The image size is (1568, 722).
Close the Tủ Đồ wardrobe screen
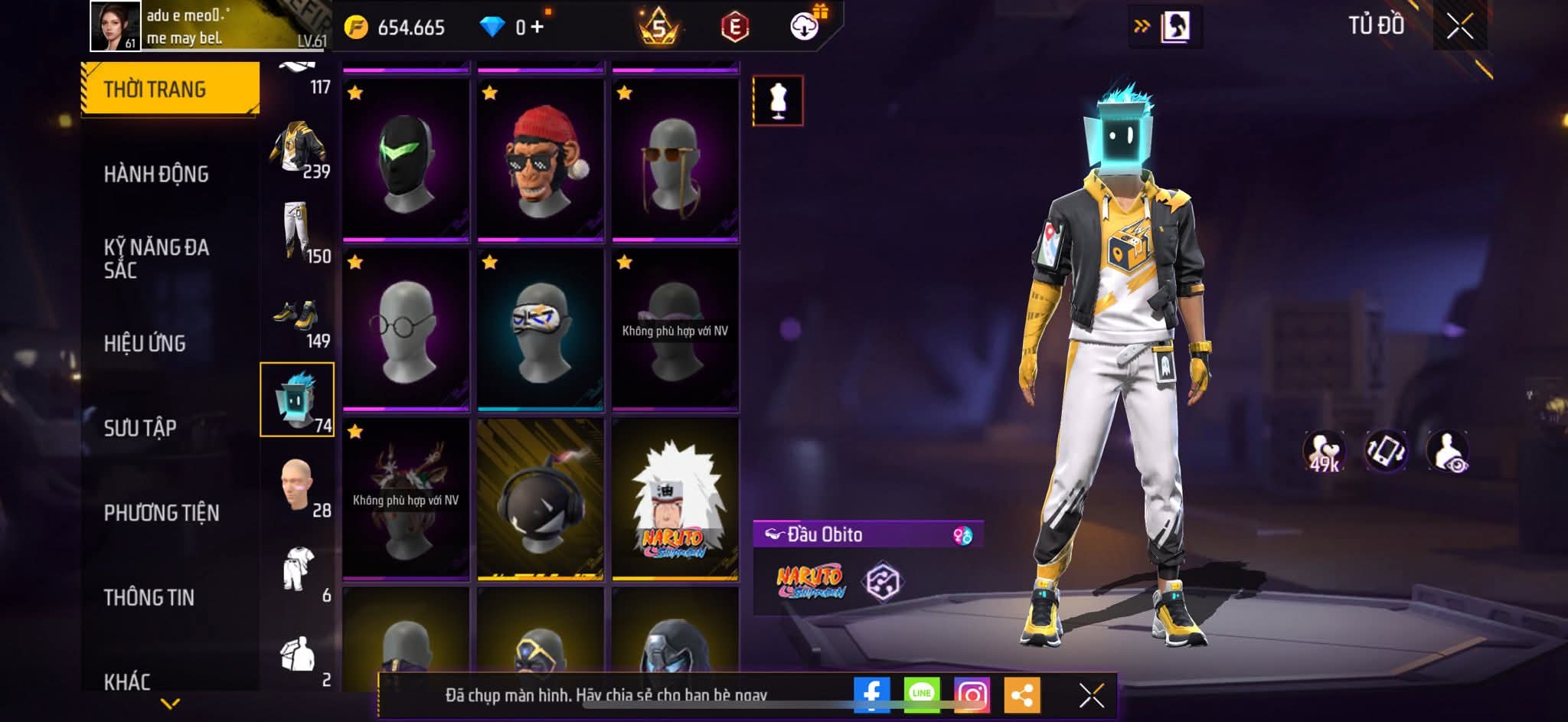pyautogui.click(x=1459, y=27)
